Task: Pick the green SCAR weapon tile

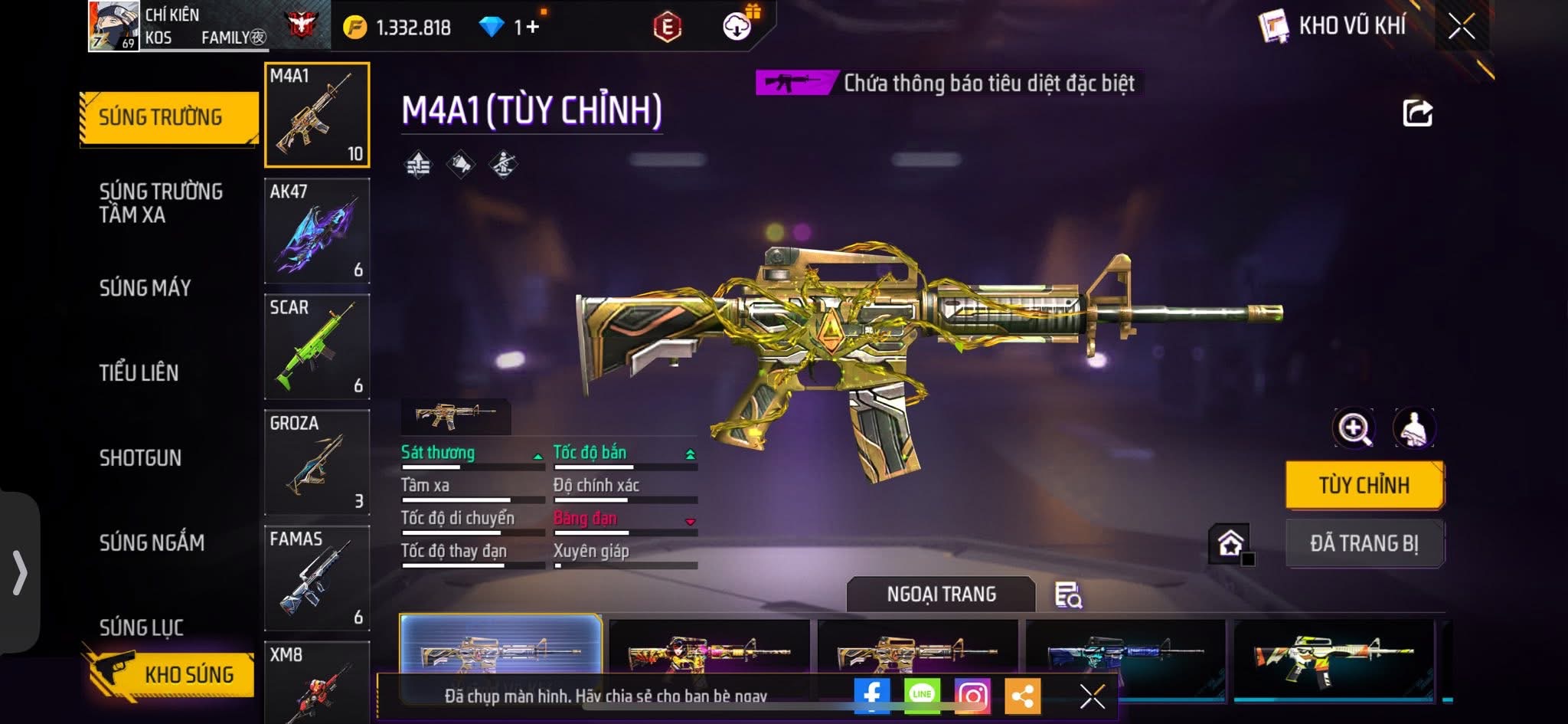Action: (317, 347)
